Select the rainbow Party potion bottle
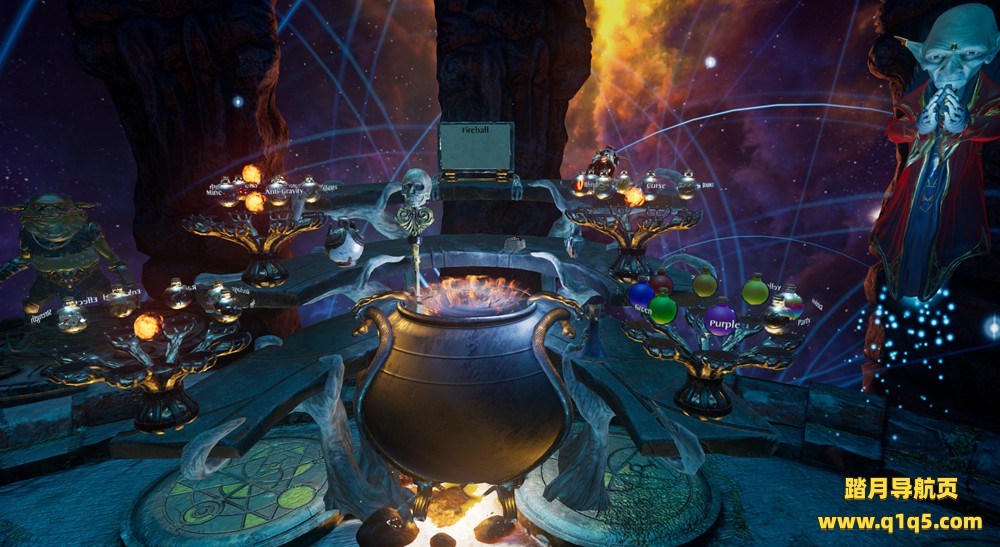This screenshot has height=547, width=1000. coord(790,301)
